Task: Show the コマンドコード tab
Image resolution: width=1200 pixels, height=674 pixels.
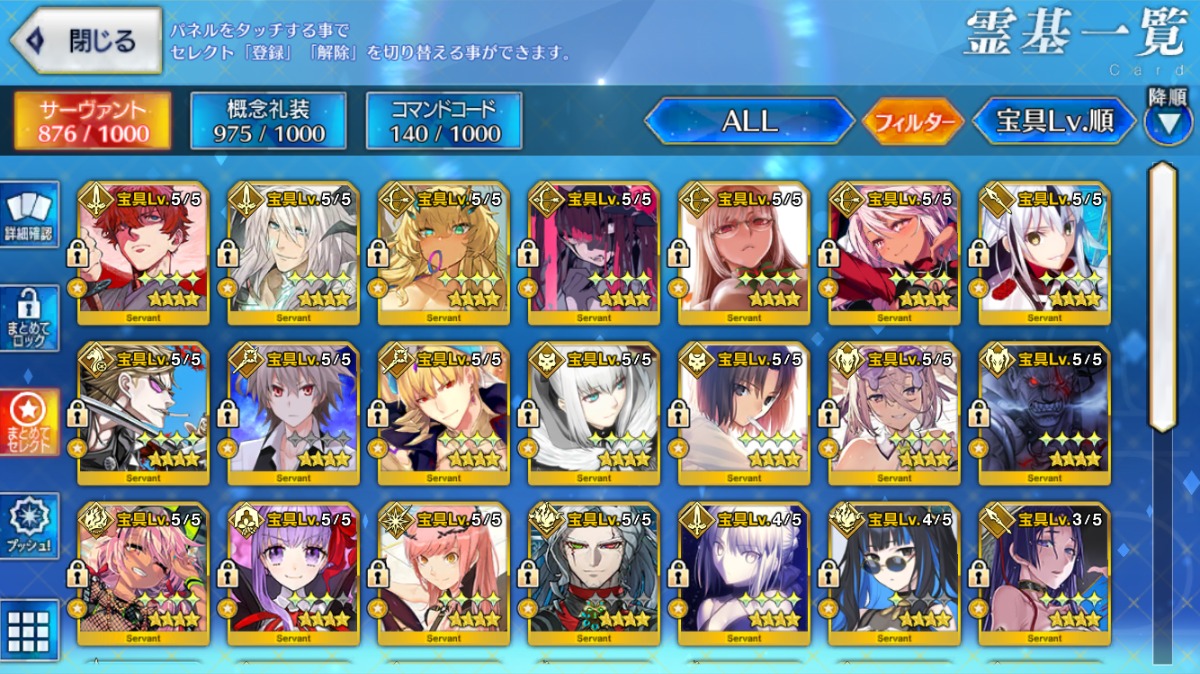Action: click(444, 121)
